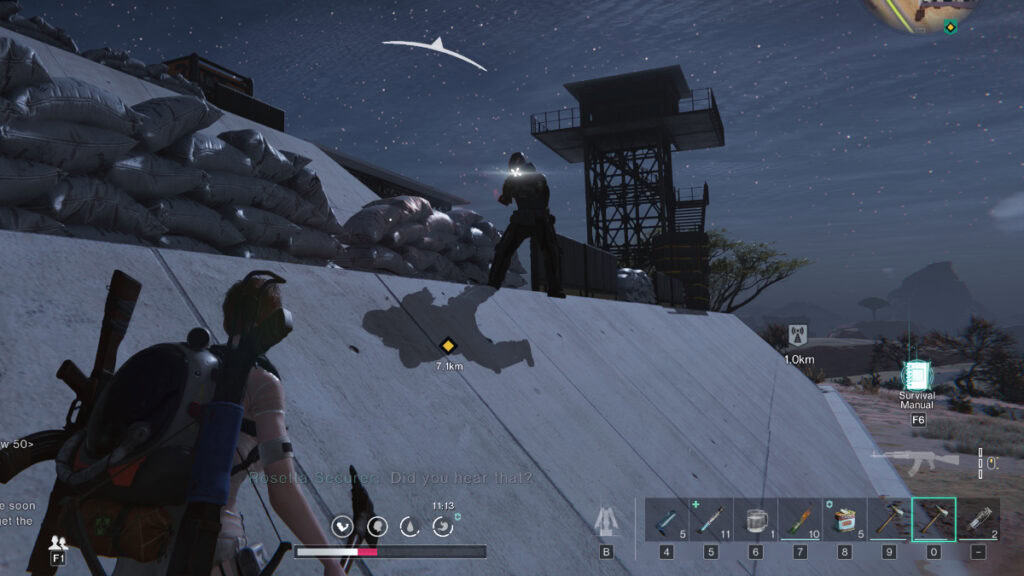Image resolution: width=1024 pixels, height=576 pixels.
Task: Choose the orange injector slot with 10
Action: pyautogui.click(x=800, y=519)
